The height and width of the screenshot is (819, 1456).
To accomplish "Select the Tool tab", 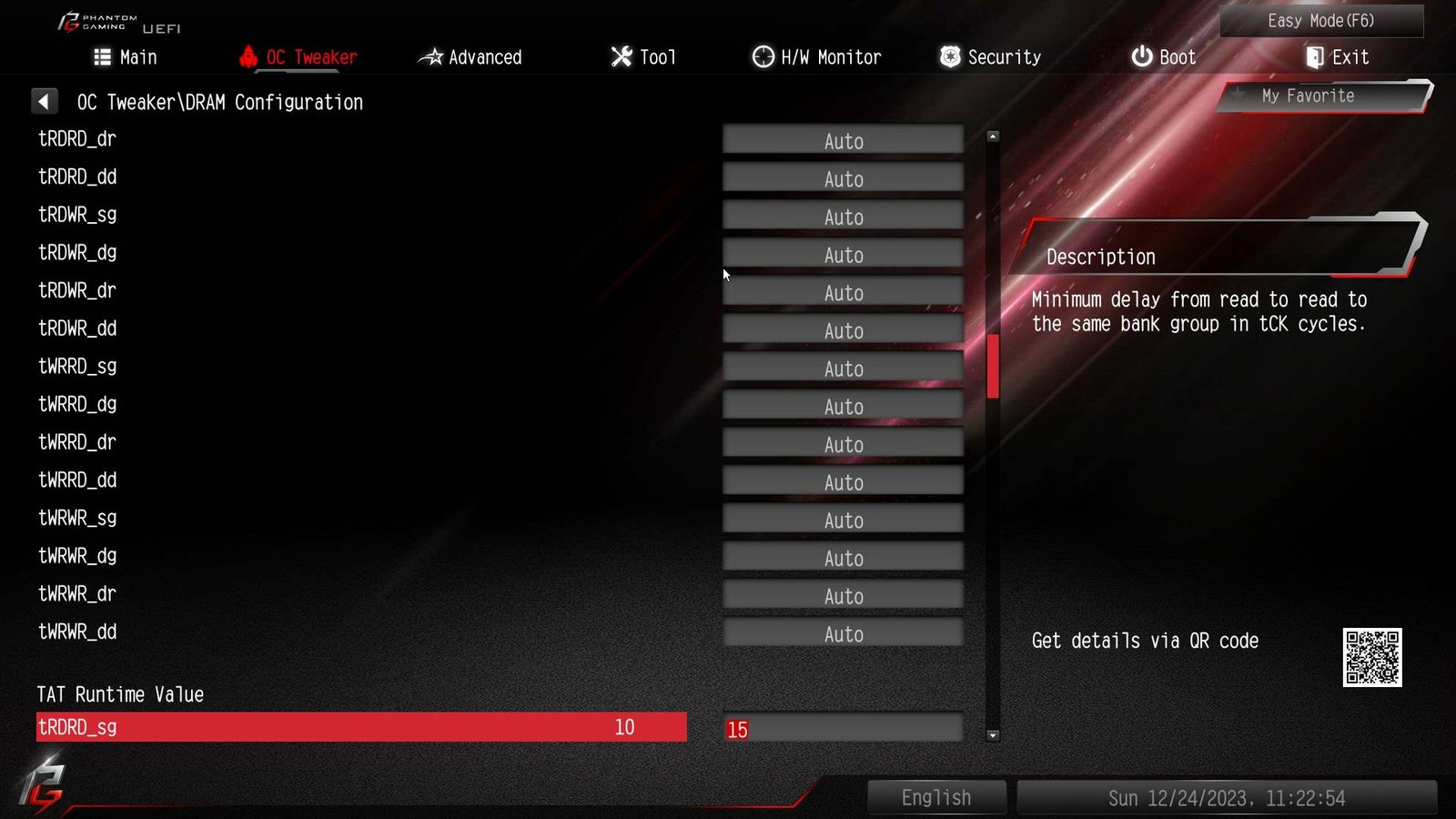I will click(643, 57).
